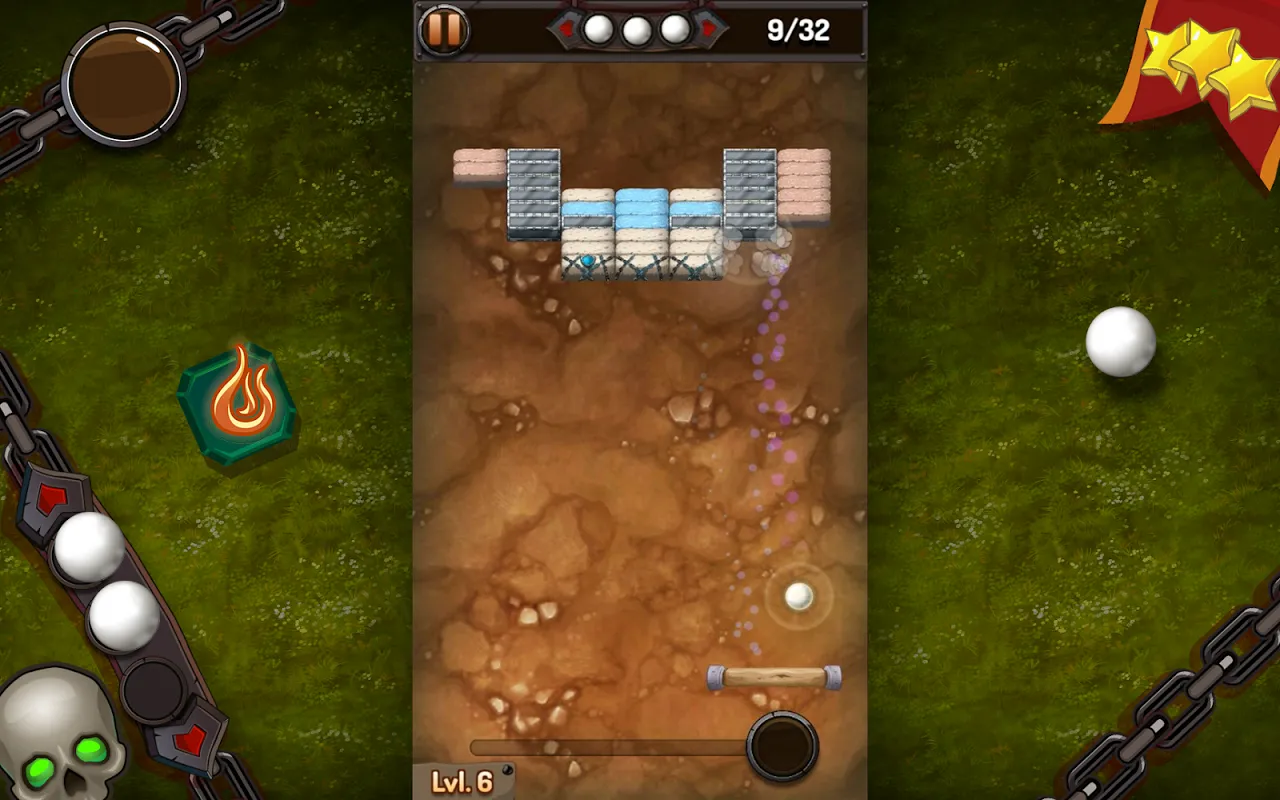Image resolution: width=1280 pixels, height=800 pixels.
Task: Click the large white ball on the right grass
Action: tap(1120, 342)
